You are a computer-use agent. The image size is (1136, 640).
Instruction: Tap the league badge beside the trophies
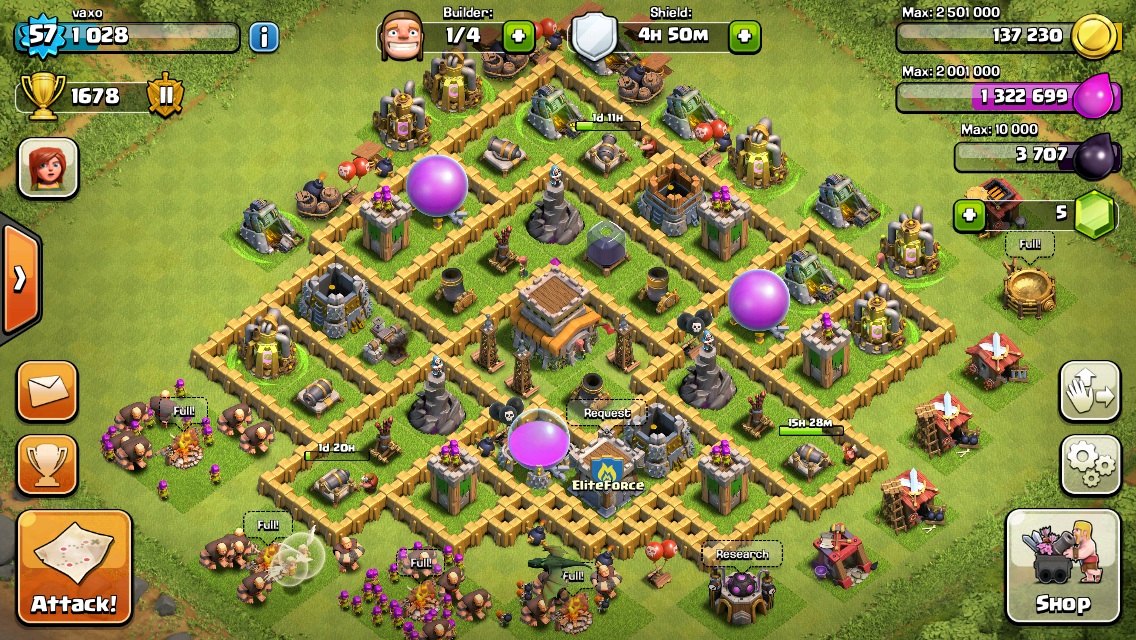165,96
